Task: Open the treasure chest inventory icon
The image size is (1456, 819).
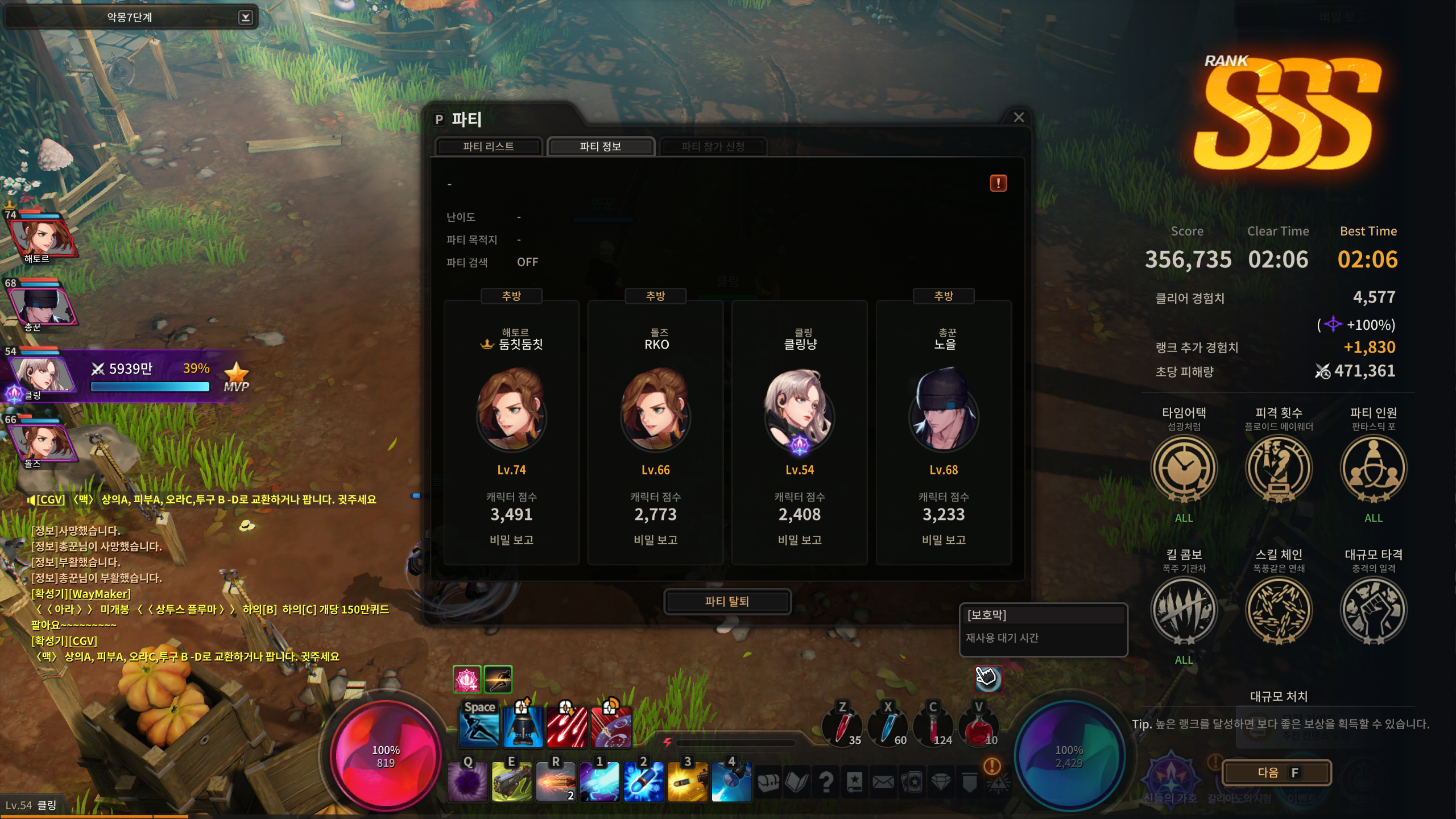Action: [768, 783]
